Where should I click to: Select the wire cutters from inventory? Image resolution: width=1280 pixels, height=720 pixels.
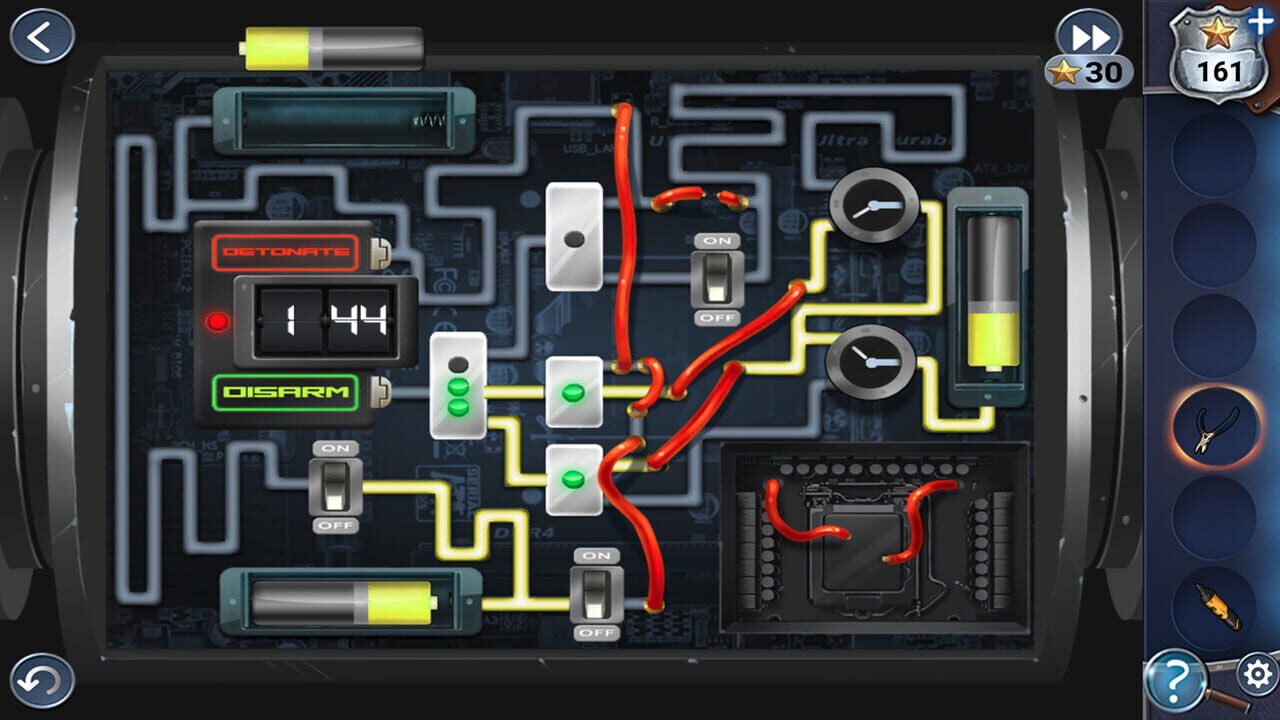pos(1213,425)
